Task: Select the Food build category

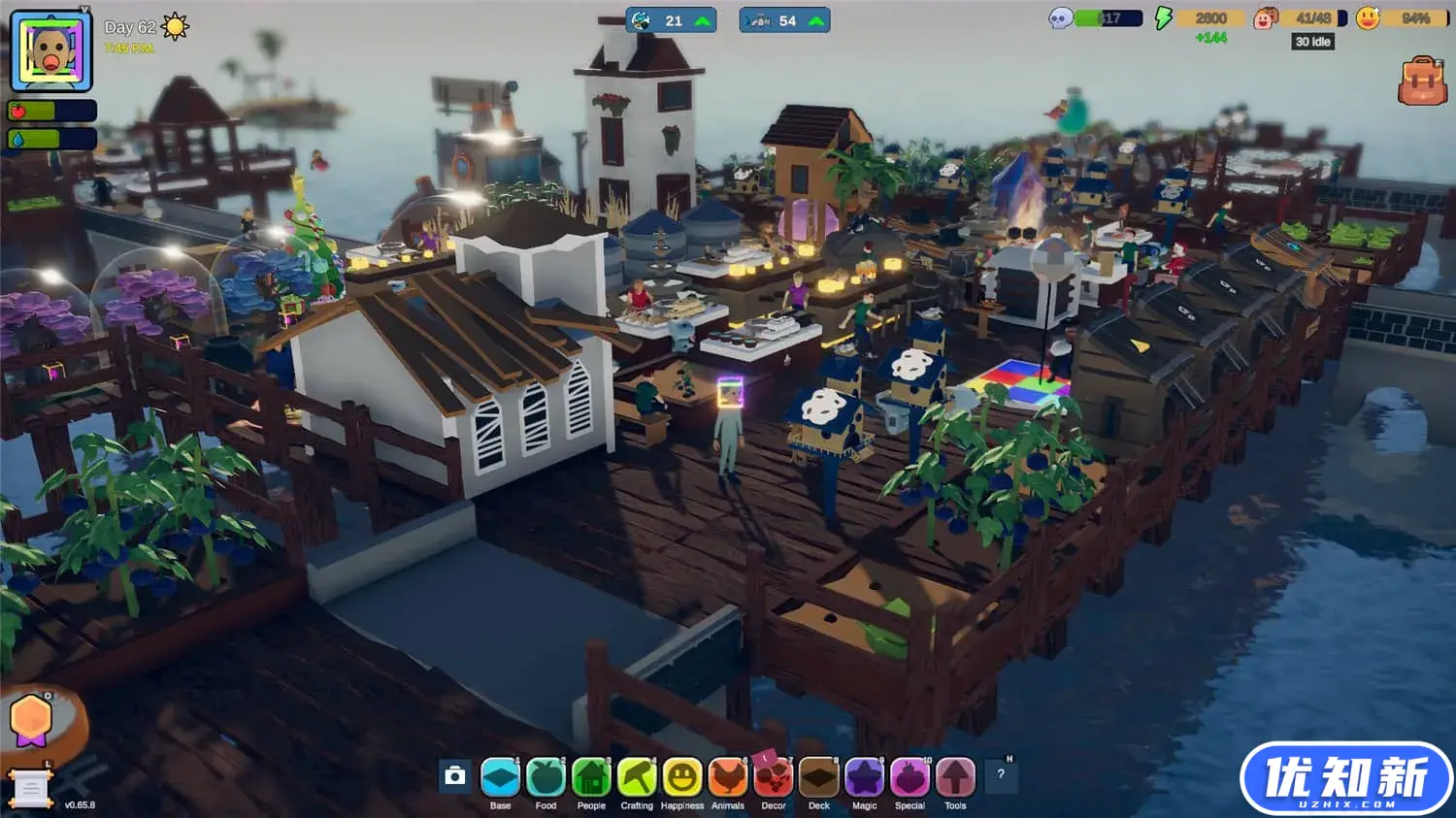Action: point(546,777)
